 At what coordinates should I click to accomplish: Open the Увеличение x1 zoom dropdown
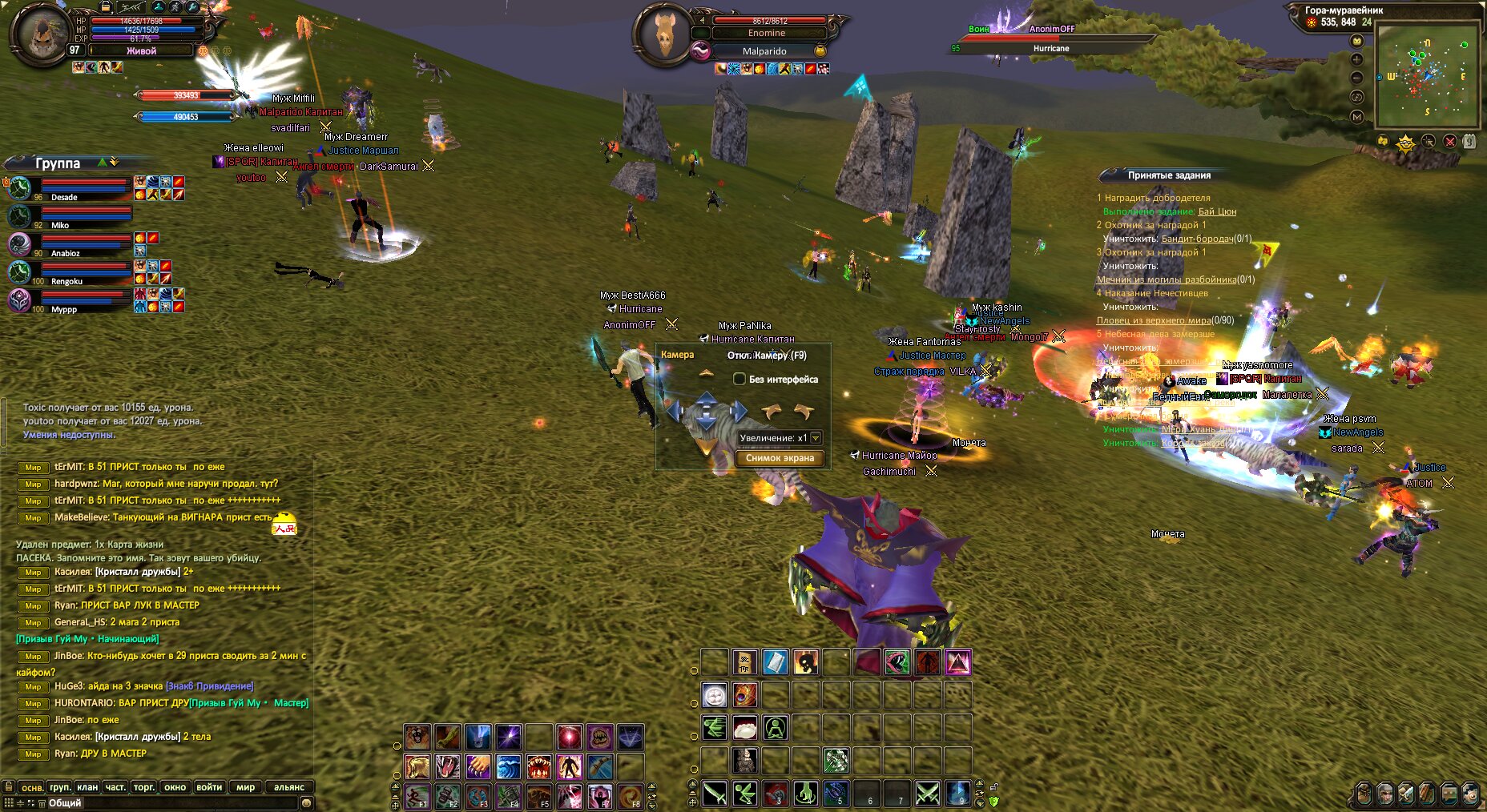point(816,438)
